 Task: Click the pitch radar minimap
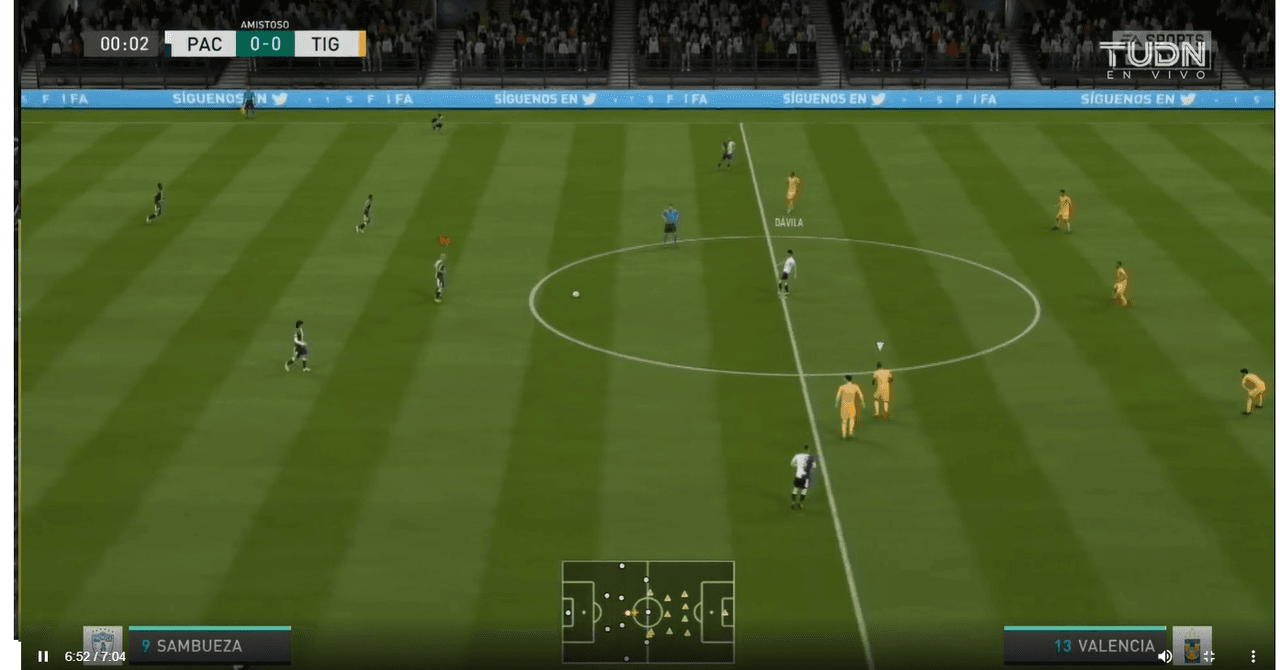[x=648, y=611]
